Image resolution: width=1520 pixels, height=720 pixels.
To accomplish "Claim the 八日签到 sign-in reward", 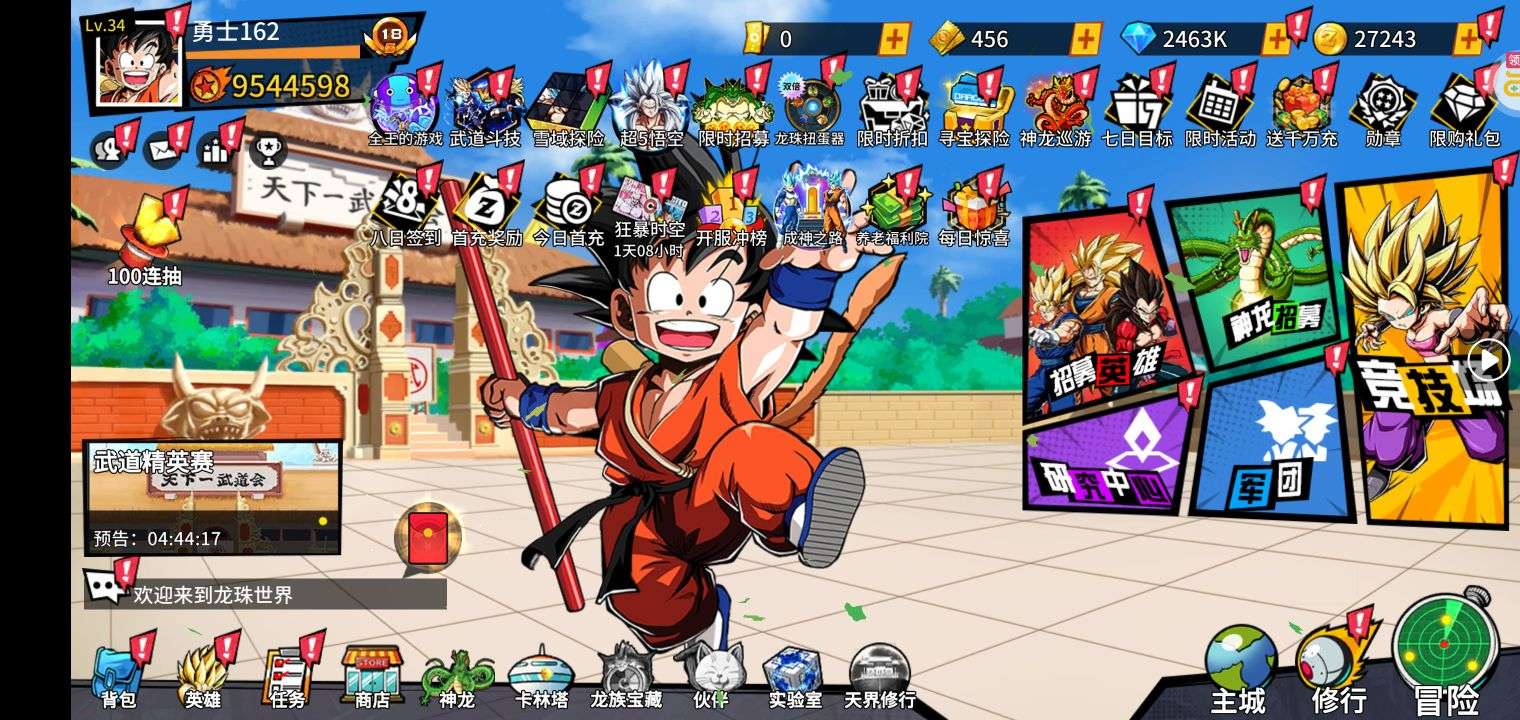I will point(406,210).
